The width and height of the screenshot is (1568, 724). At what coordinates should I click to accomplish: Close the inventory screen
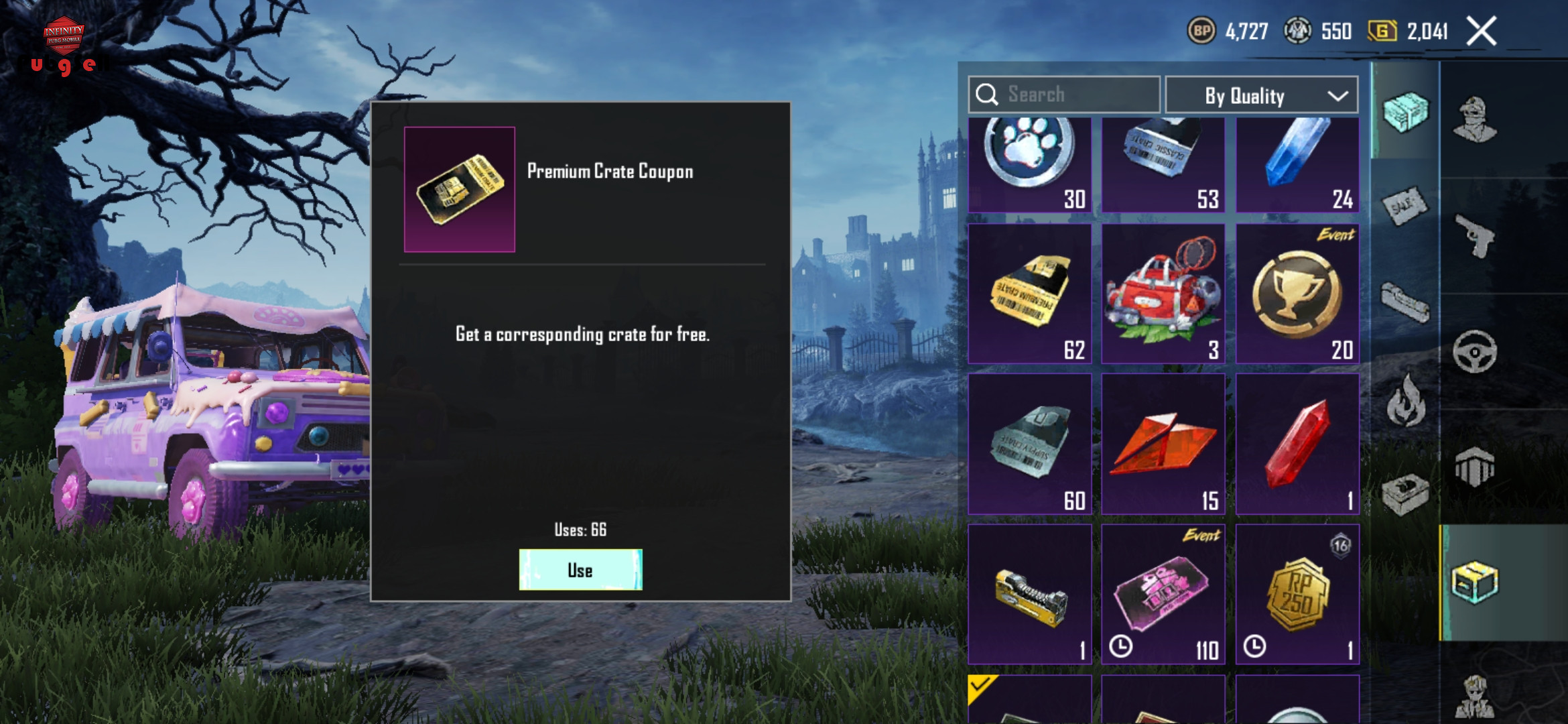coord(1481,32)
